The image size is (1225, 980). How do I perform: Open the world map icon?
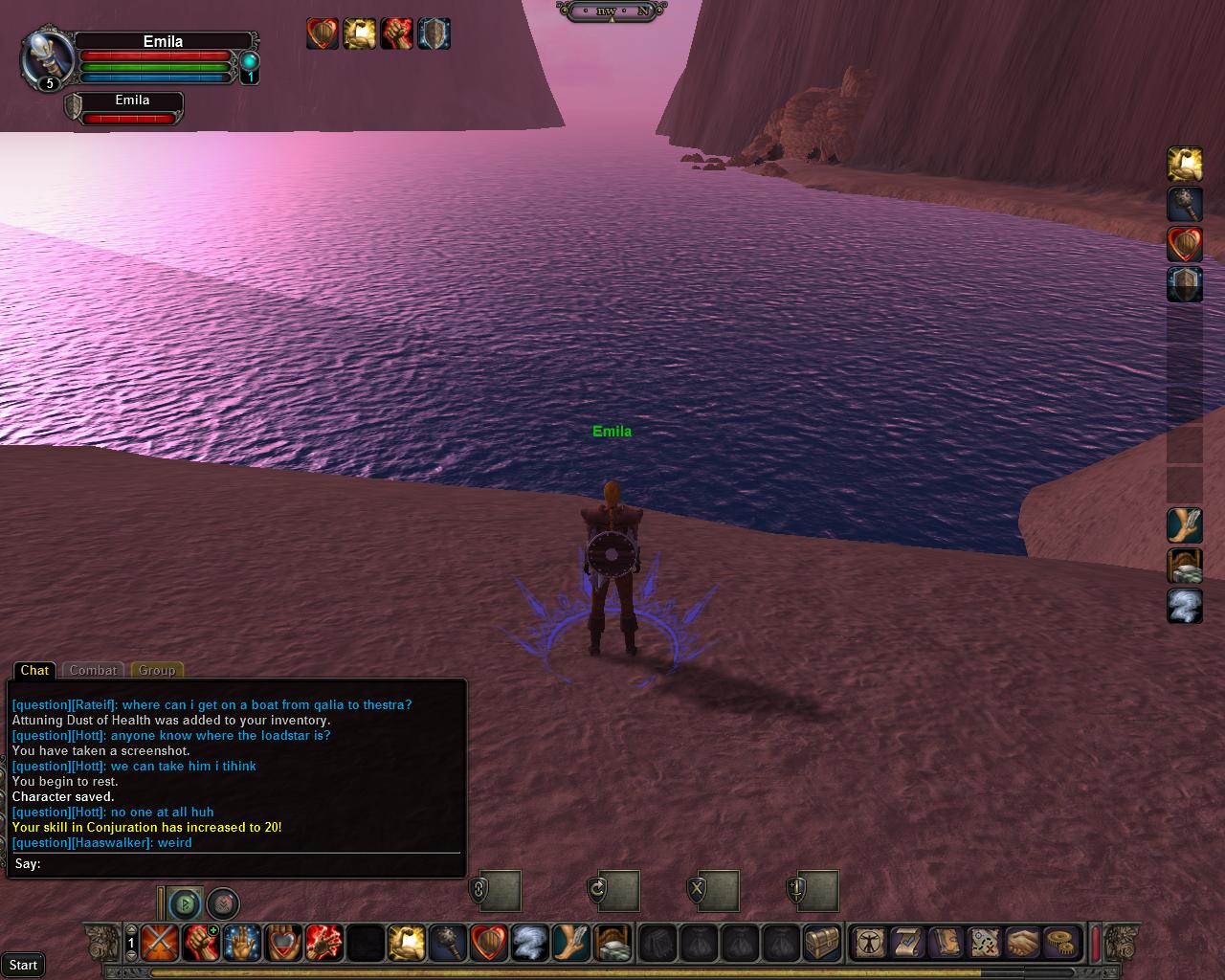coord(985,943)
